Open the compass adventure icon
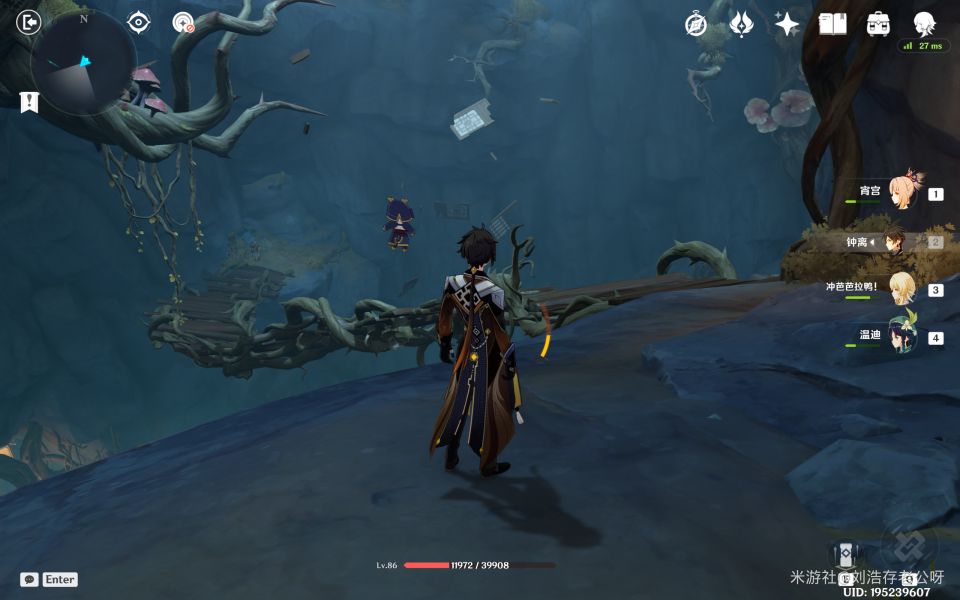This screenshot has height=600, width=960. click(x=696, y=24)
